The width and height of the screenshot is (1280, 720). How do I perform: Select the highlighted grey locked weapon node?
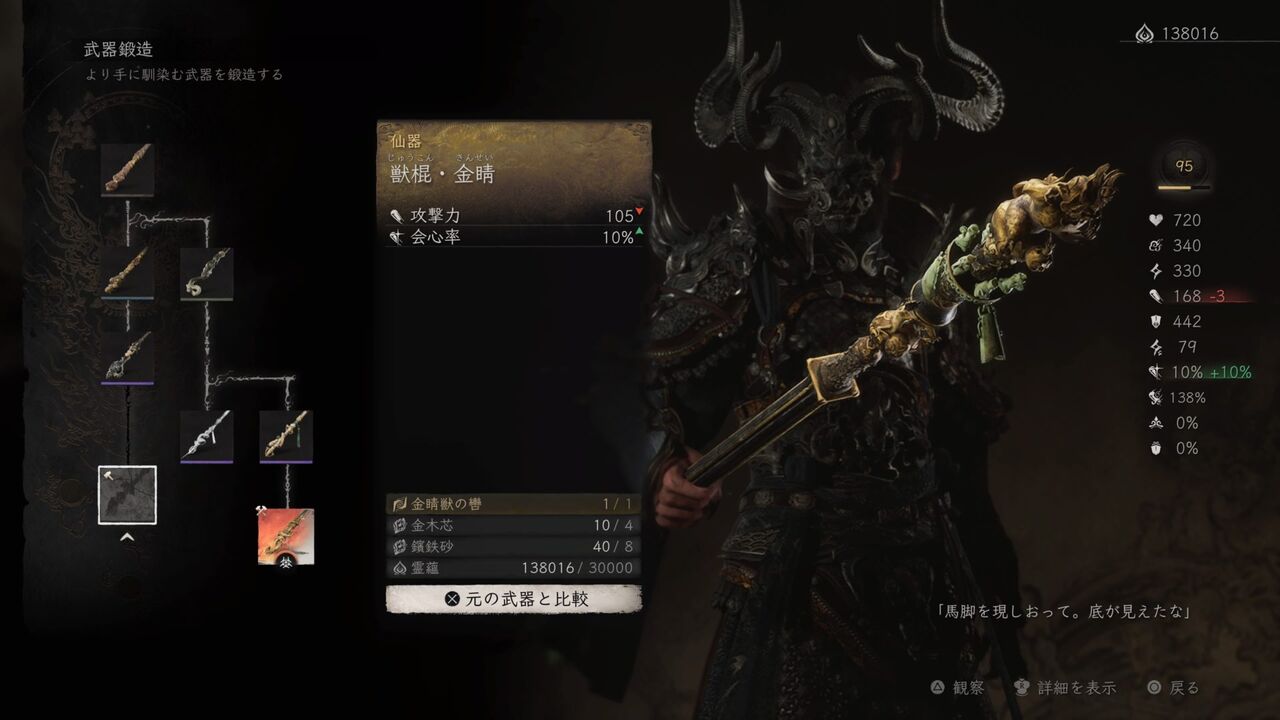(127, 494)
